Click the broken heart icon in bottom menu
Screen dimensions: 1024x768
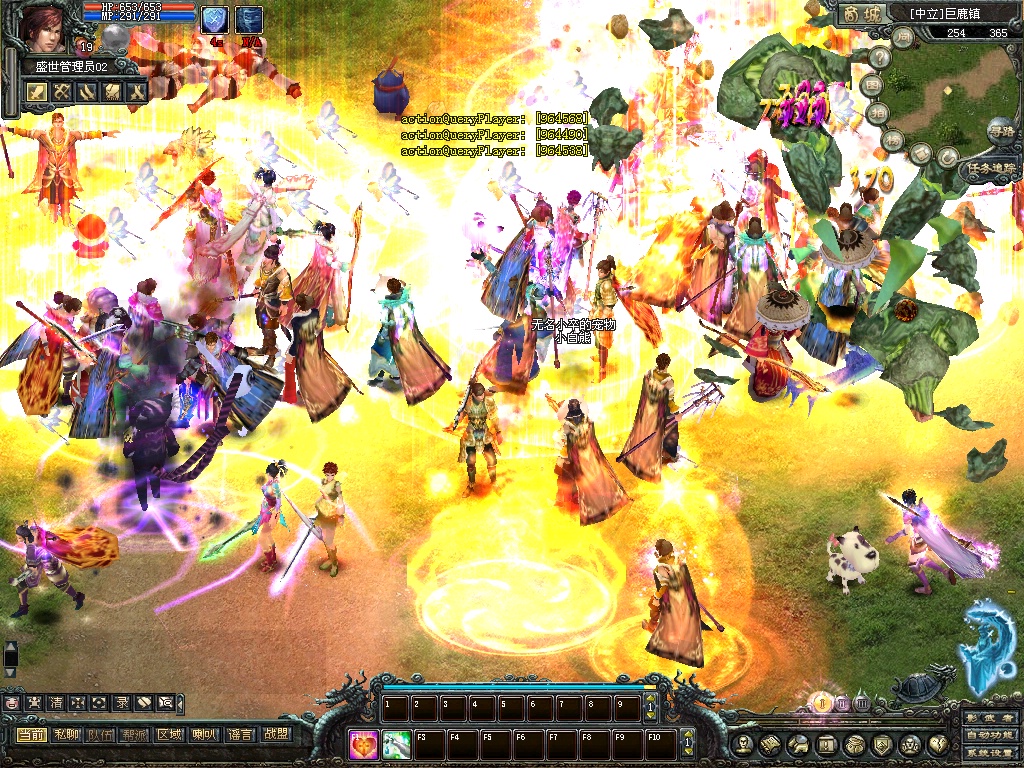(938, 745)
